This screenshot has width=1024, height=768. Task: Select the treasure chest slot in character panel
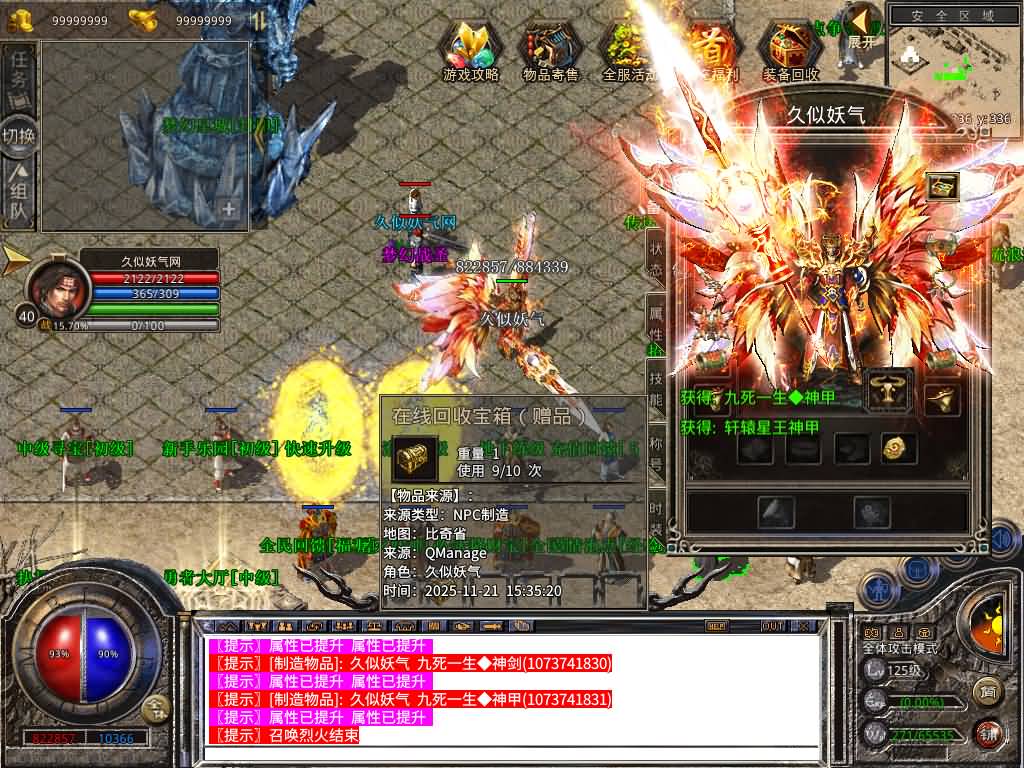tap(942, 187)
